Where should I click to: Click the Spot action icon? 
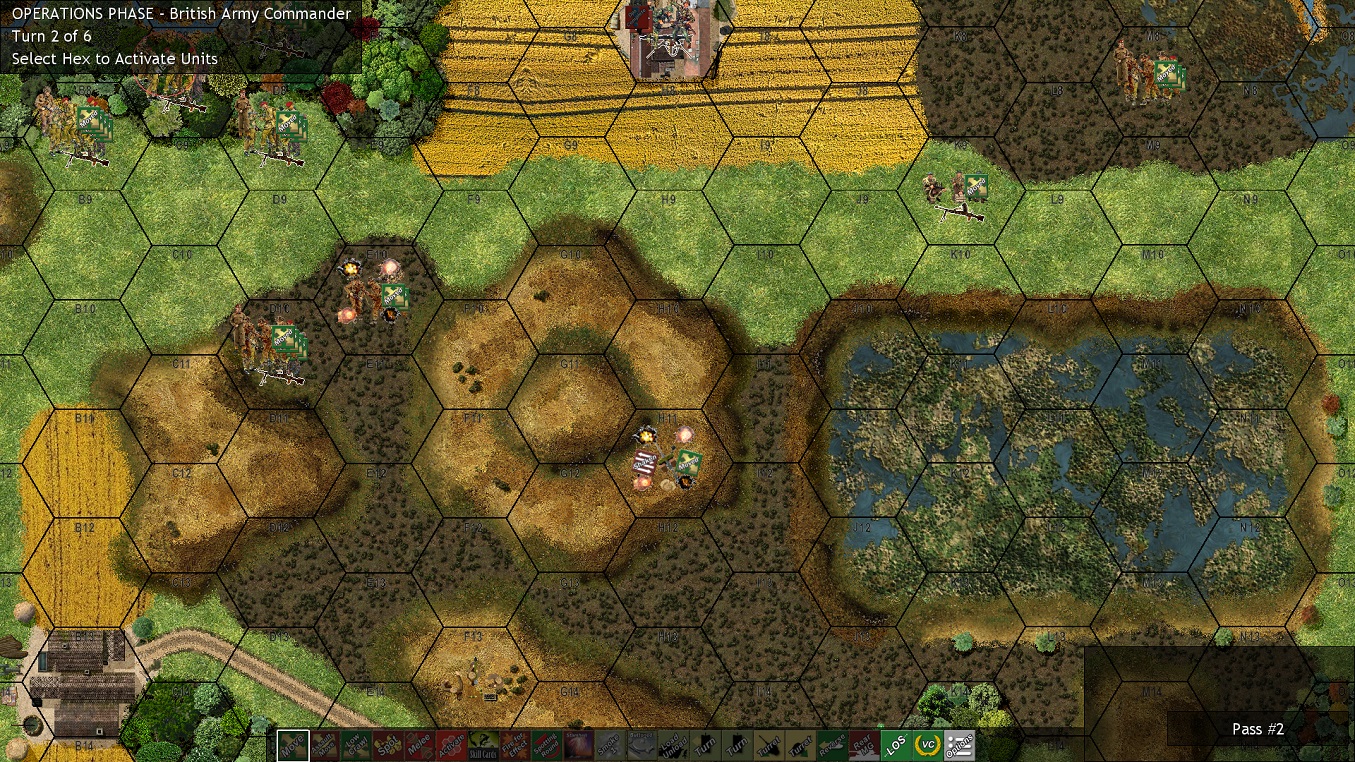pyautogui.click(x=390, y=745)
